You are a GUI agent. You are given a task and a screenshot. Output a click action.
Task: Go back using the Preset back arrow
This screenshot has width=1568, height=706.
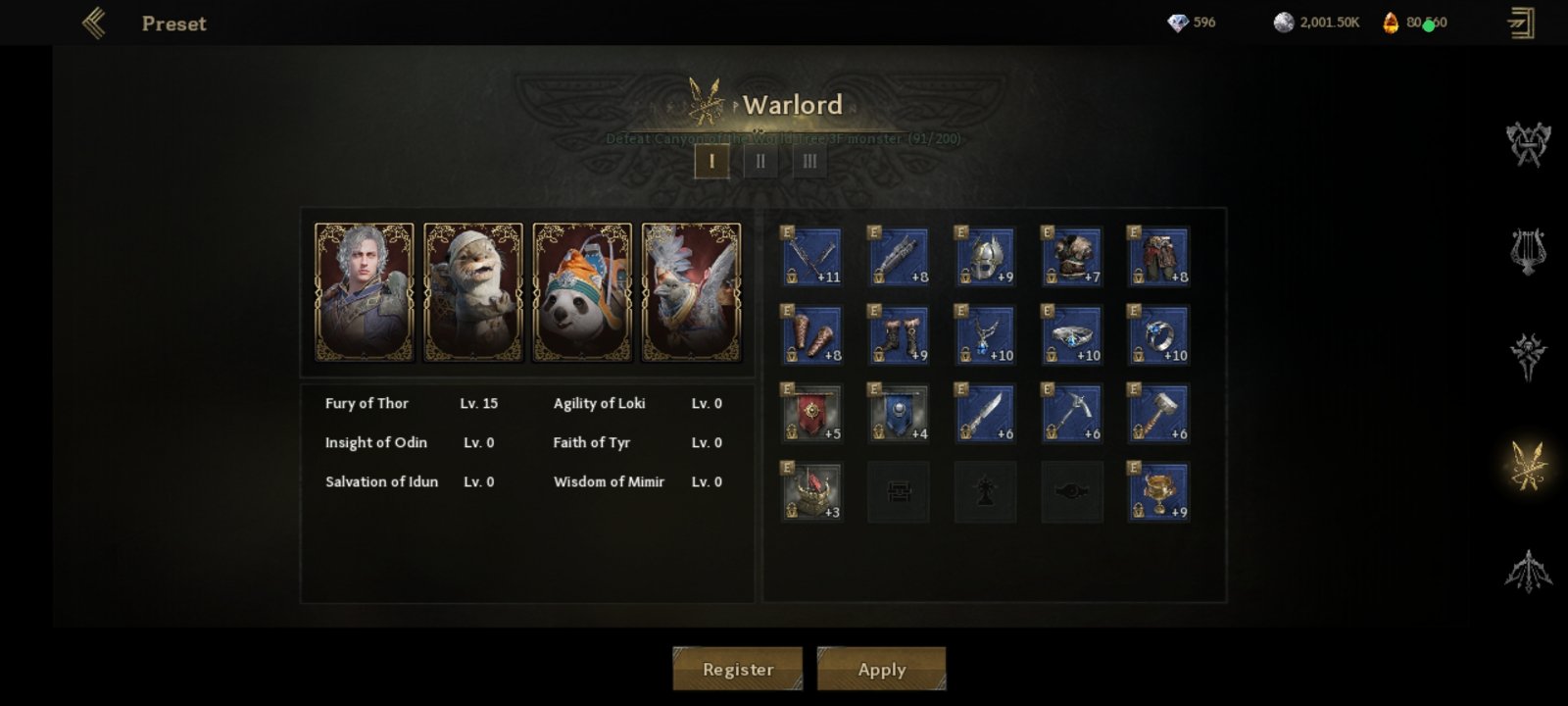click(x=94, y=23)
